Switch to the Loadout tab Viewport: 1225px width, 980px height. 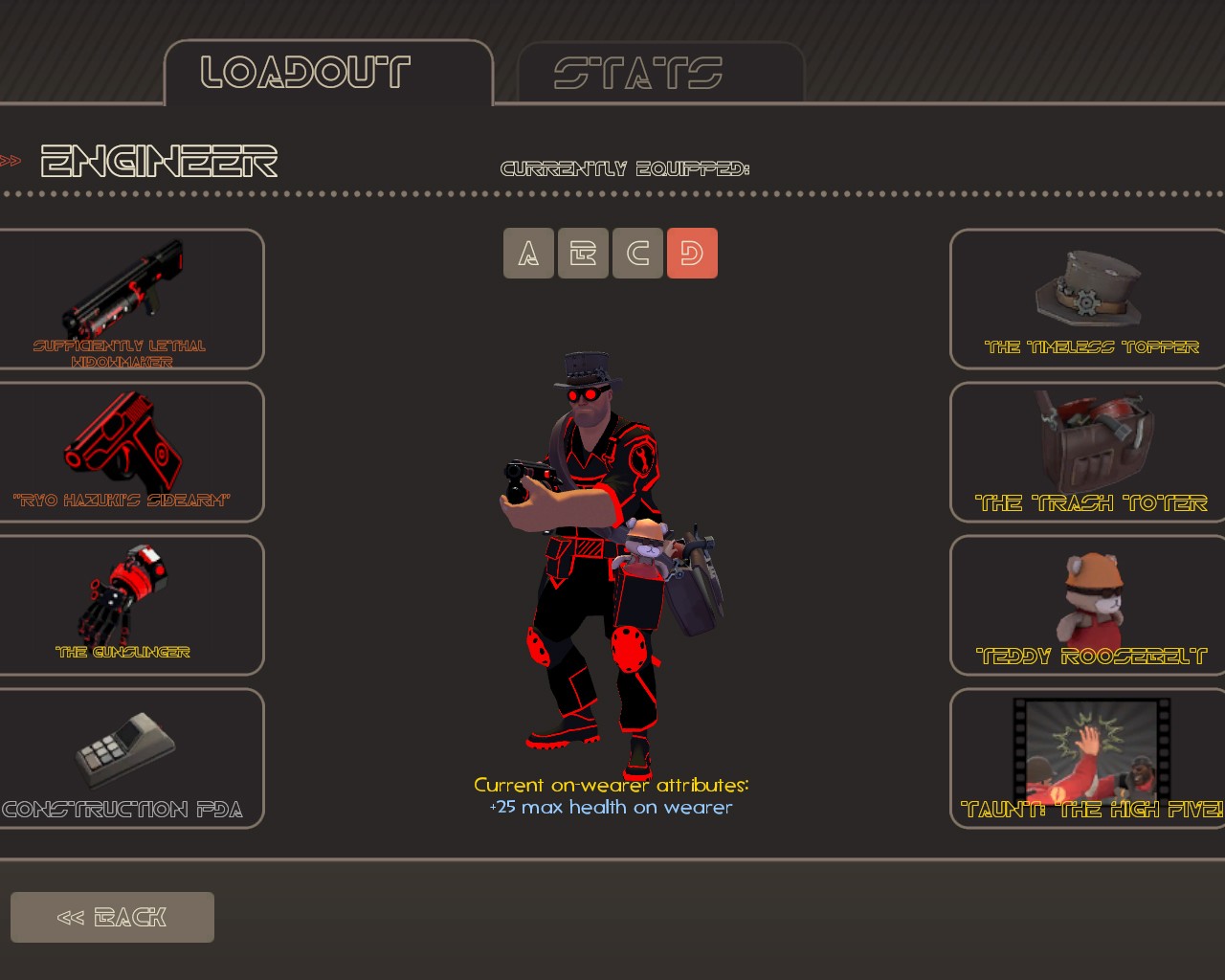[327, 73]
